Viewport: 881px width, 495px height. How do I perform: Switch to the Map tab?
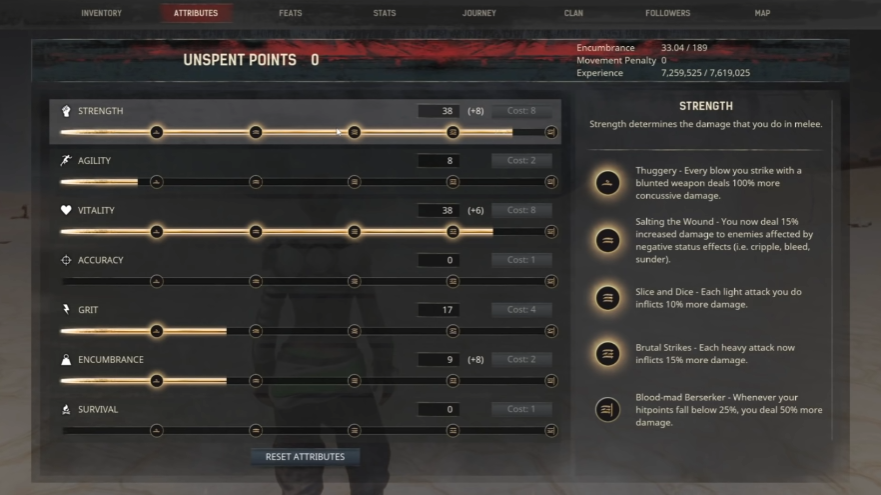[762, 13]
